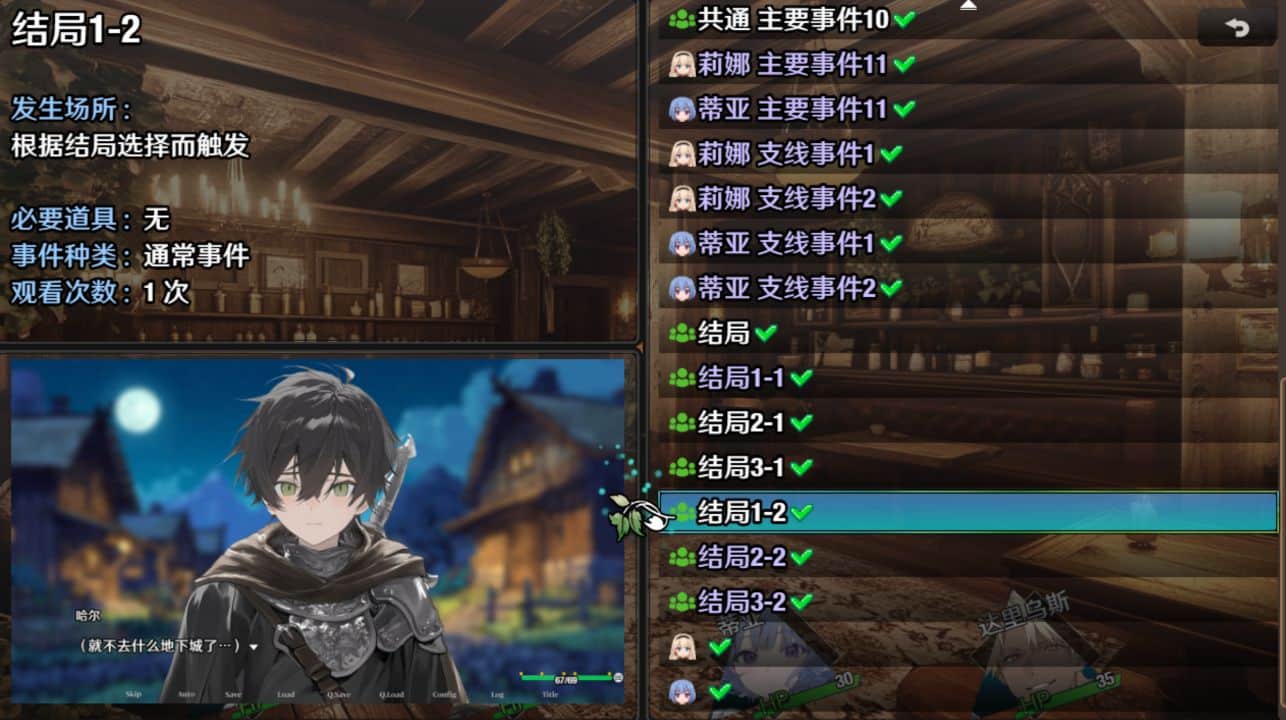The width and height of the screenshot is (1286, 720).
Task: Click the up arrow above the event list
Action: coord(968,6)
